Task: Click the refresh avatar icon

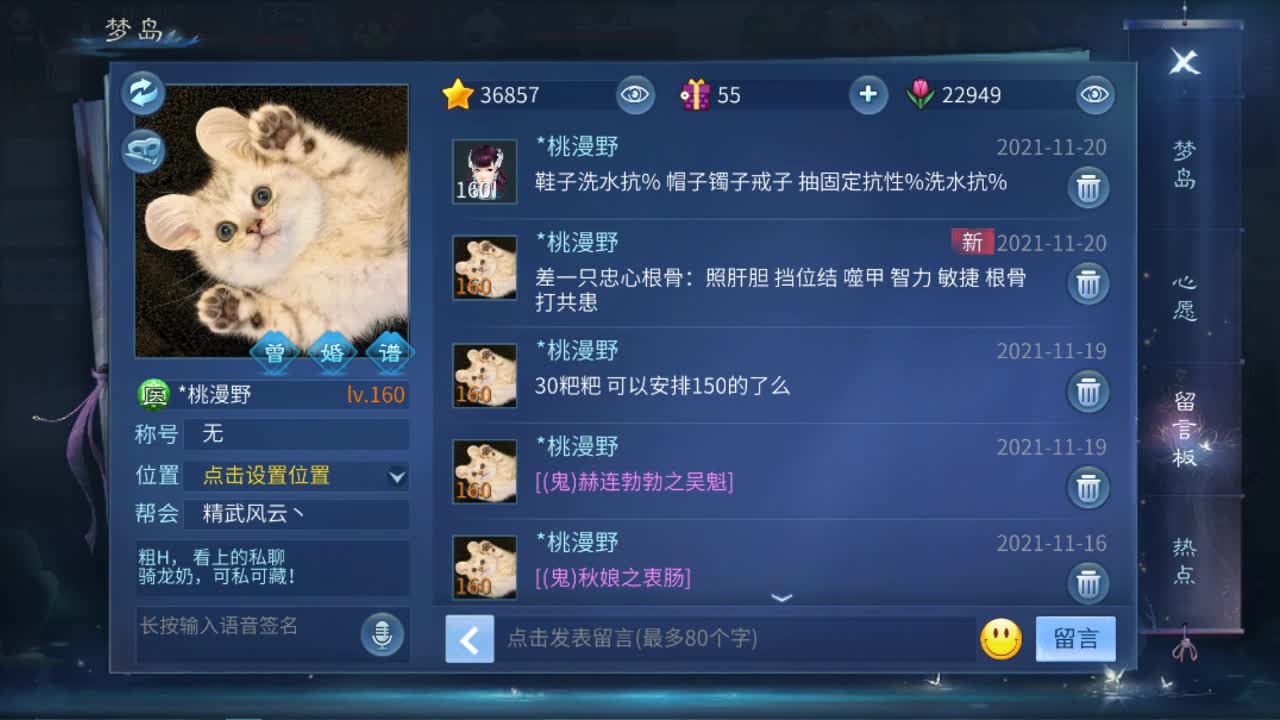Action: (143, 92)
